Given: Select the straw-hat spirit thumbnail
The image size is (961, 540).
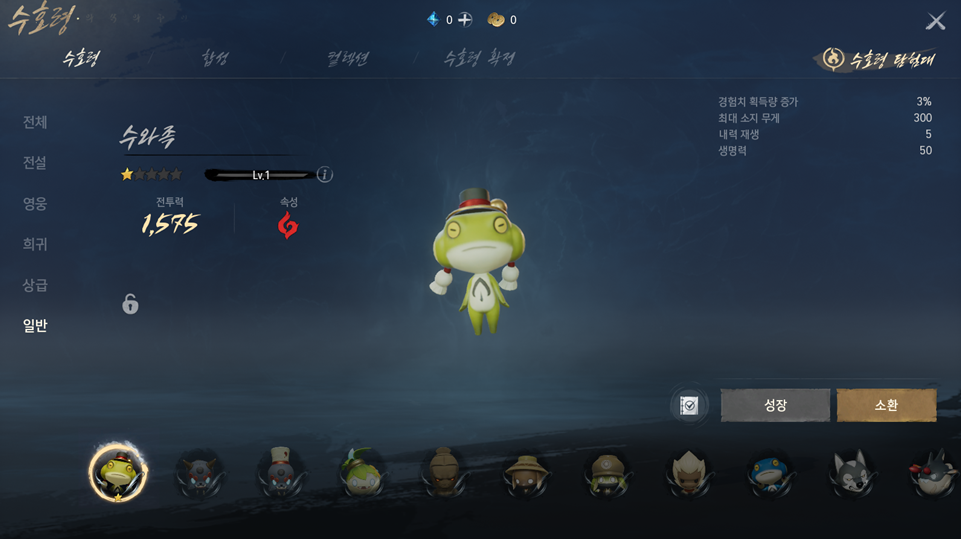Looking at the screenshot, I should click(526, 473).
